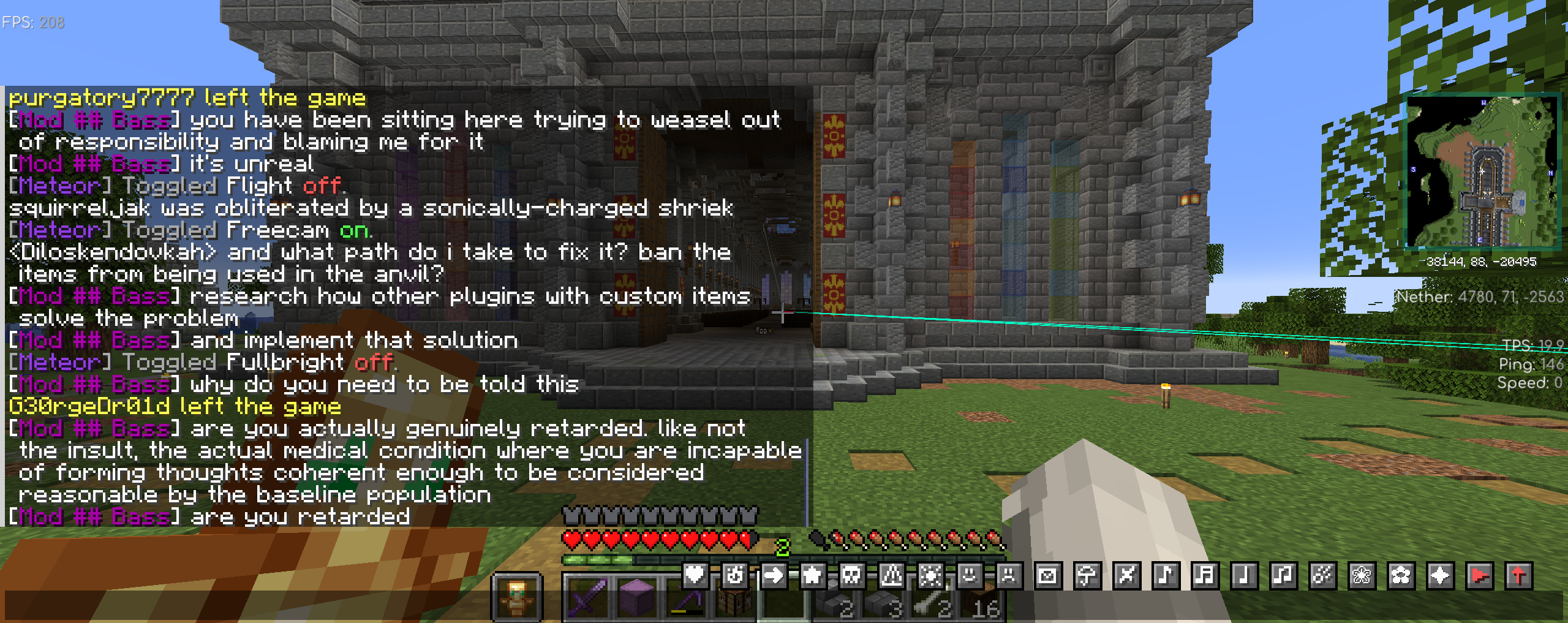Pick the red flag symbol
The width and height of the screenshot is (1568, 623).
(x=1479, y=575)
